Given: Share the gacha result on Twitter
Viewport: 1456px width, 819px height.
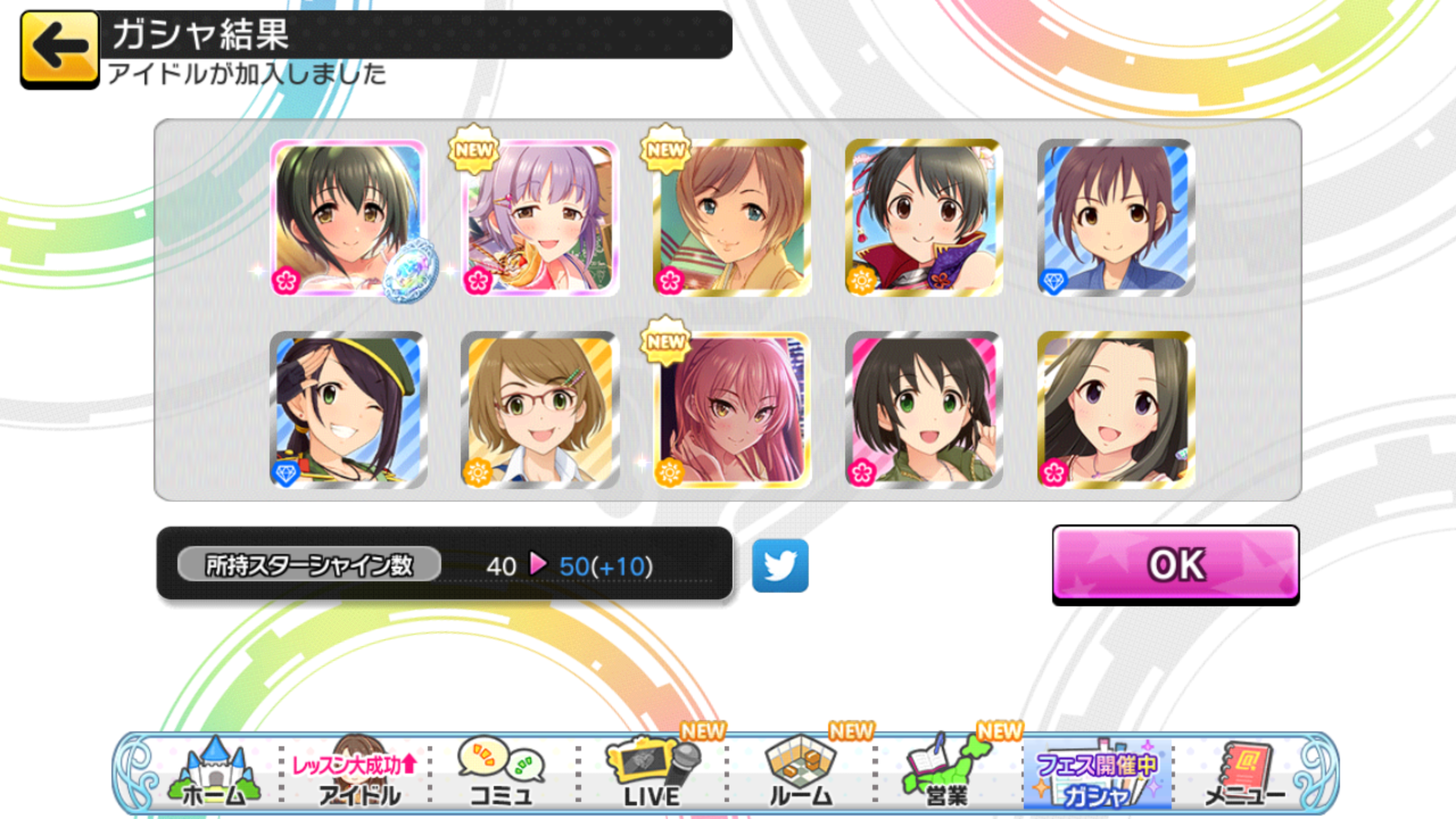Looking at the screenshot, I should tap(780, 565).
